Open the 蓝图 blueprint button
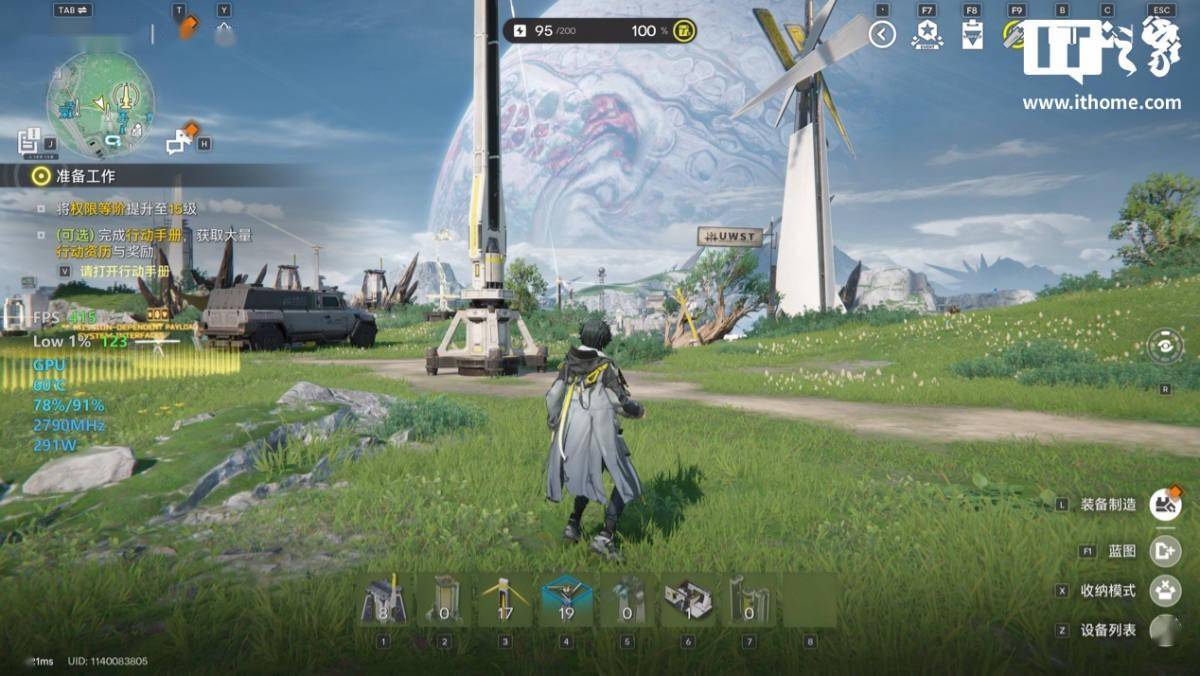Screen dimensions: 1200x676 pyautogui.click(x=1164, y=551)
